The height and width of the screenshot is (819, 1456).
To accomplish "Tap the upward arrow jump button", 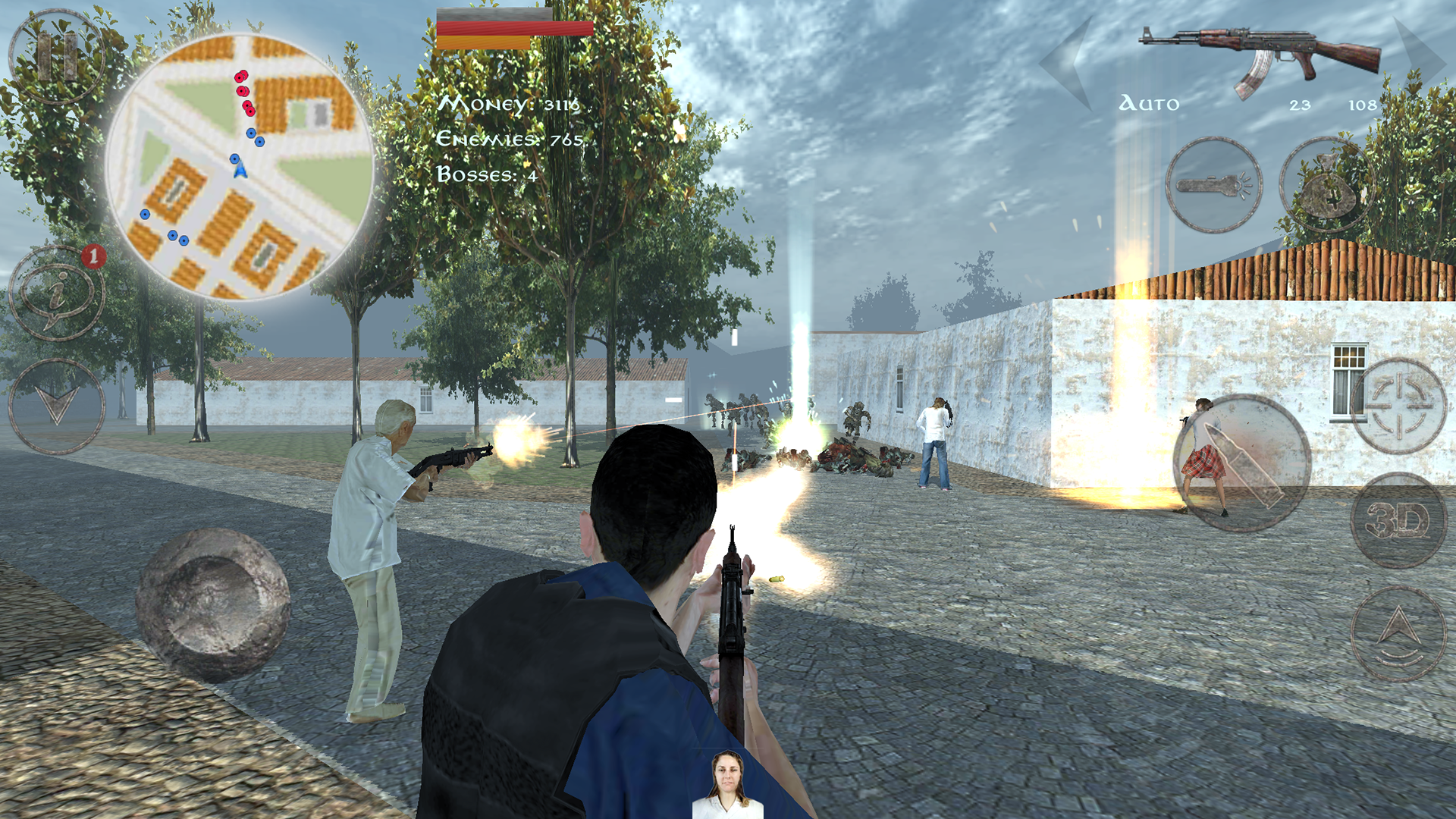I will [1399, 634].
